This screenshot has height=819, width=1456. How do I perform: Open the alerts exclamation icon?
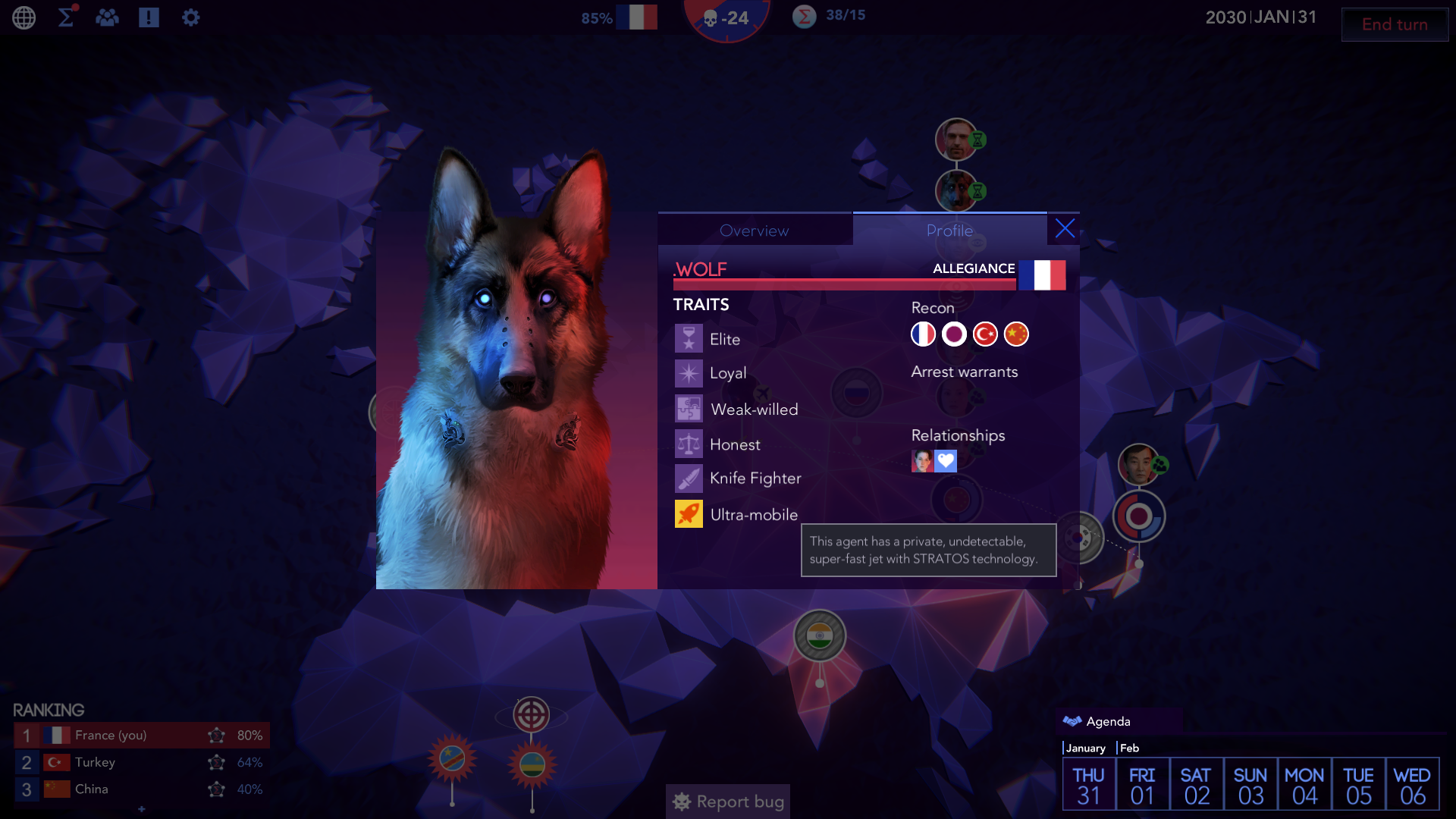[149, 17]
